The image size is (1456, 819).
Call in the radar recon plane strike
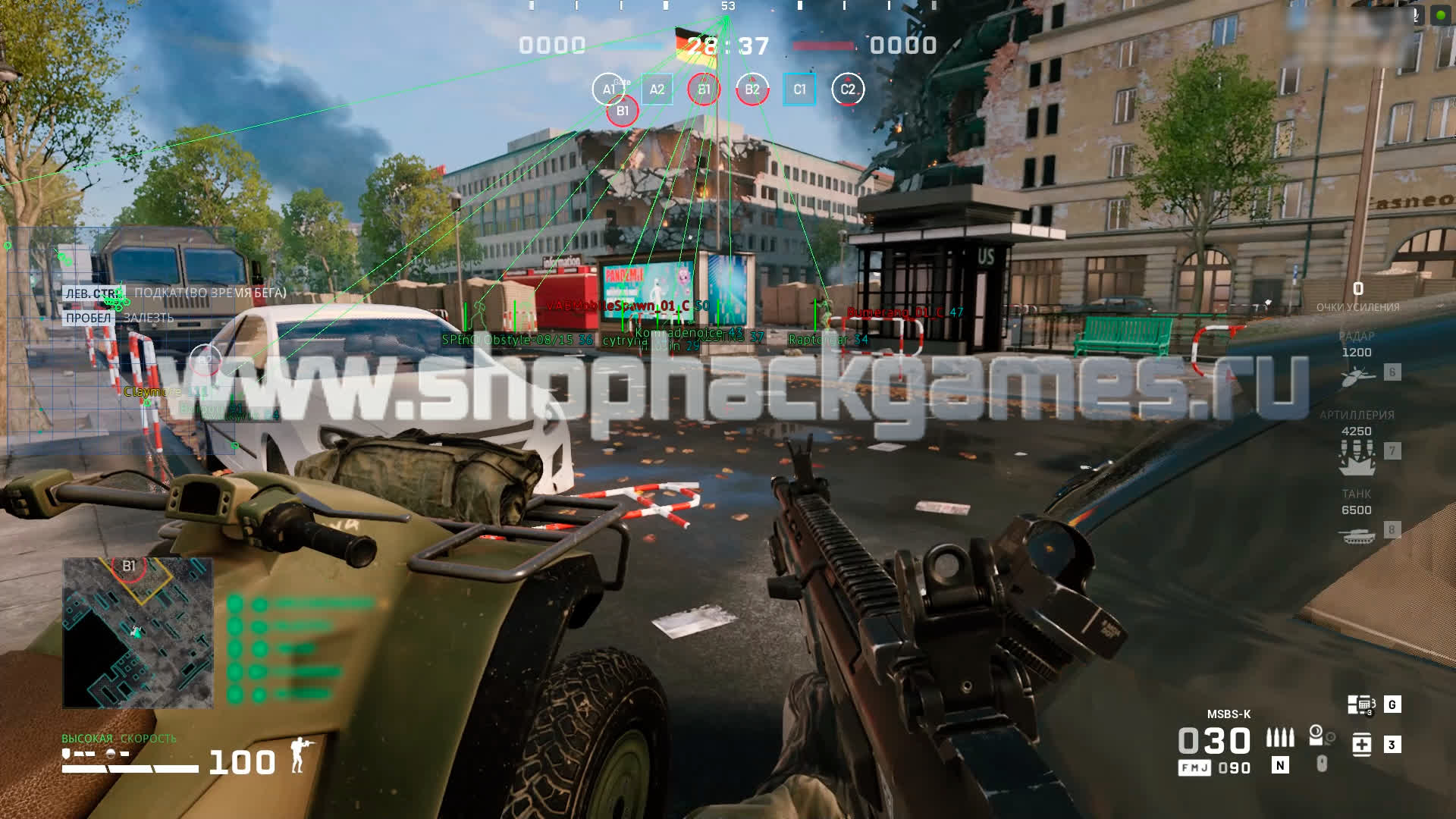point(1357,375)
